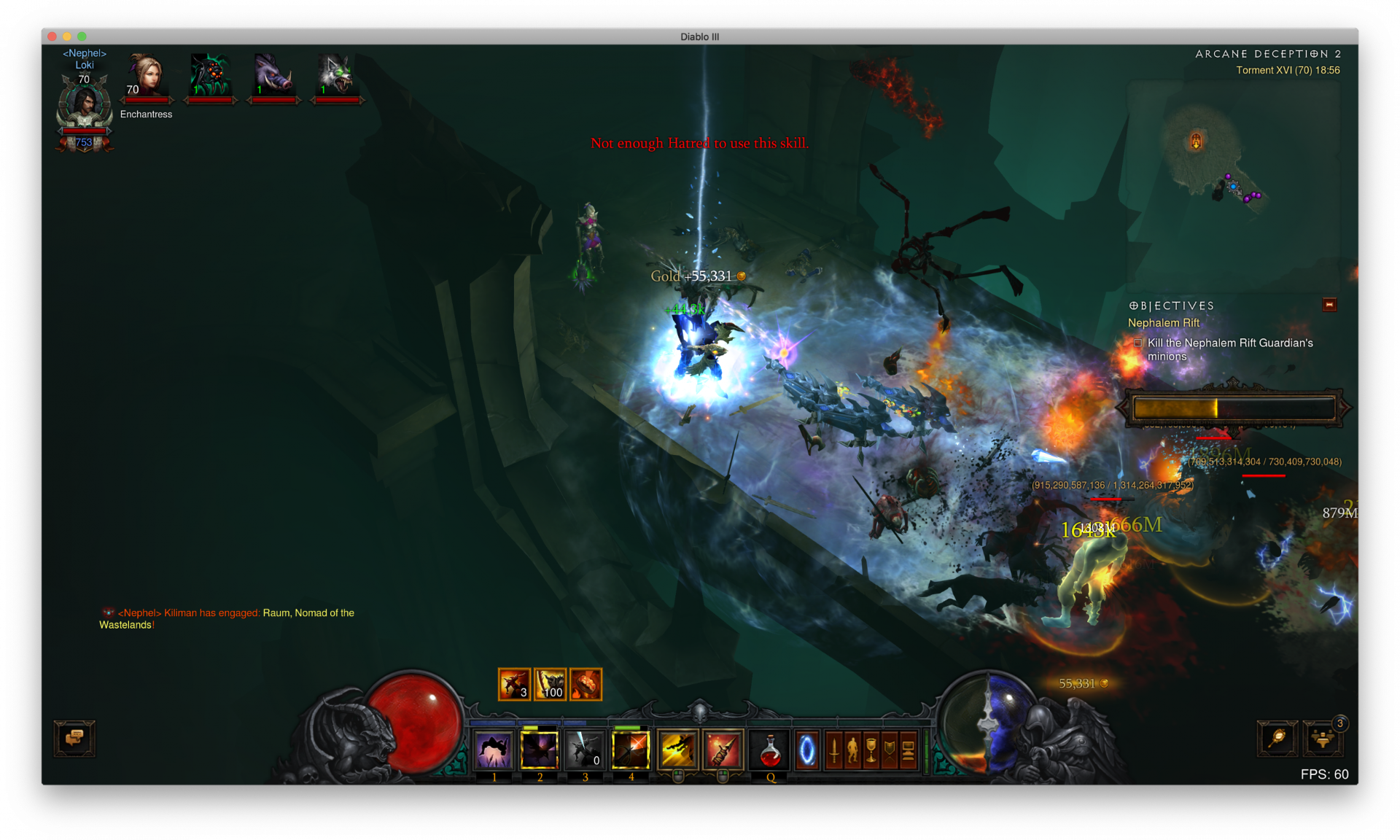Activate the crossbow skill in slot 4
This screenshot has height=840, width=1400.
pyautogui.click(x=631, y=750)
